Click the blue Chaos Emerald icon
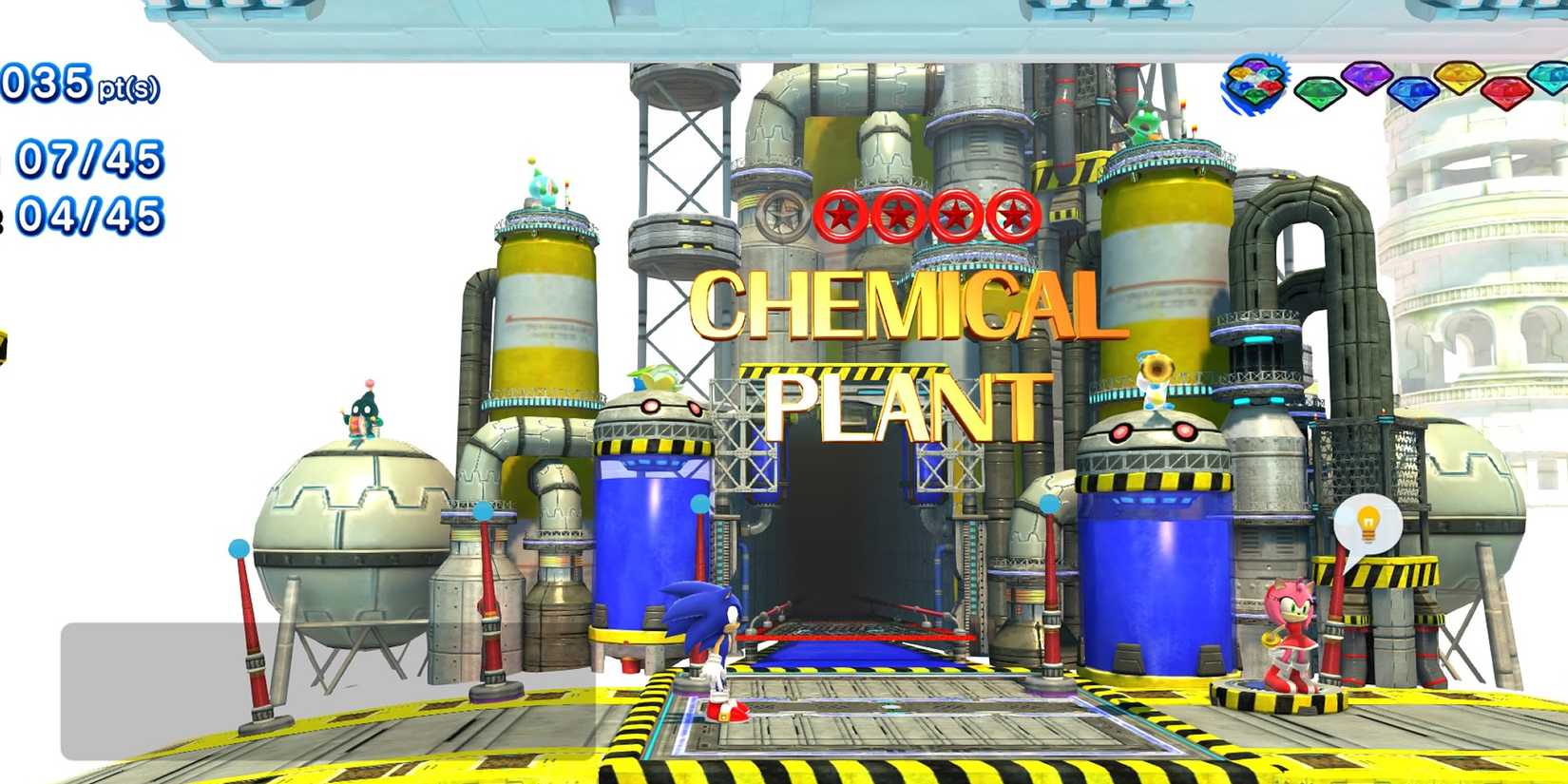The height and width of the screenshot is (784, 1568). pyautogui.click(x=1412, y=92)
